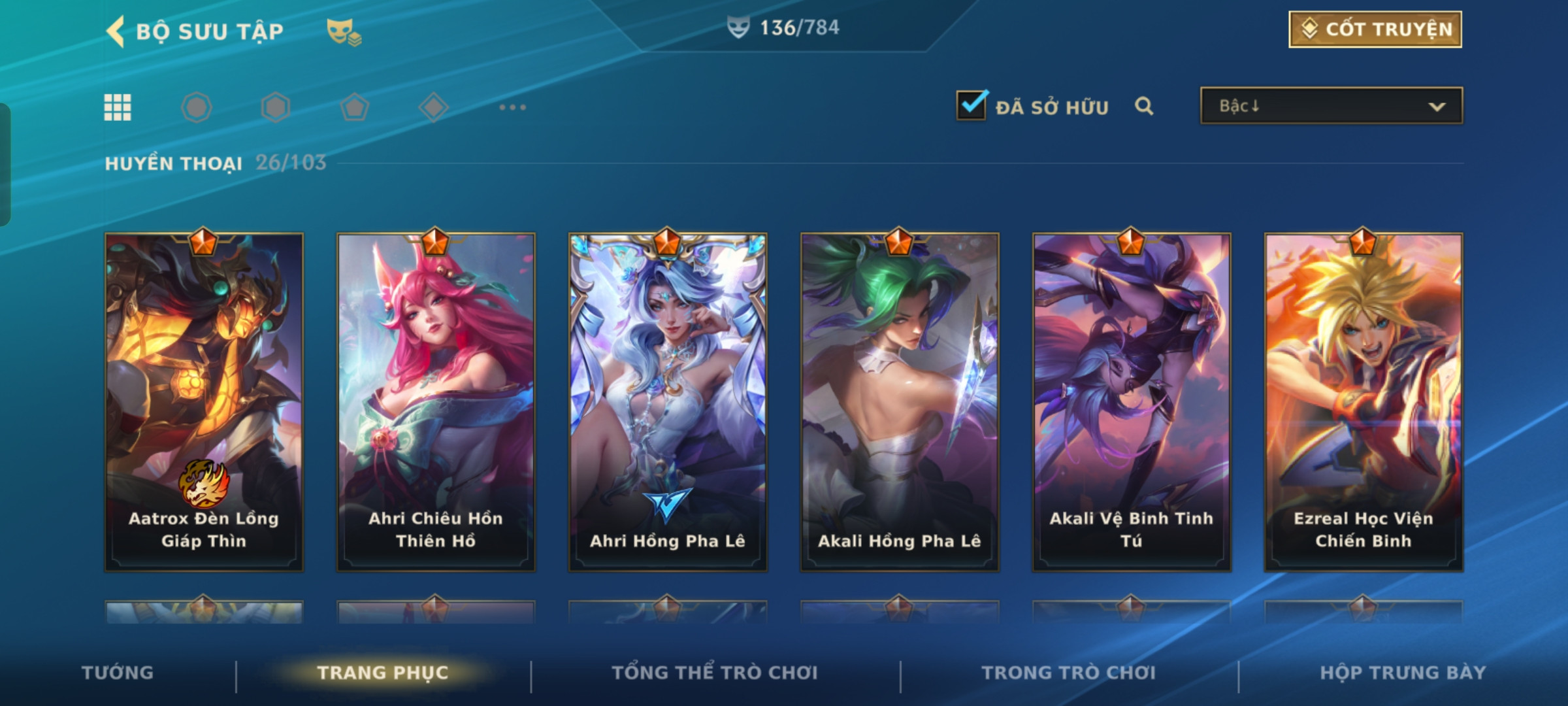The width and height of the screenshot is (1568, 706).
Task: Open the skin search magnifier
Action: click(x=1143, y=106)
